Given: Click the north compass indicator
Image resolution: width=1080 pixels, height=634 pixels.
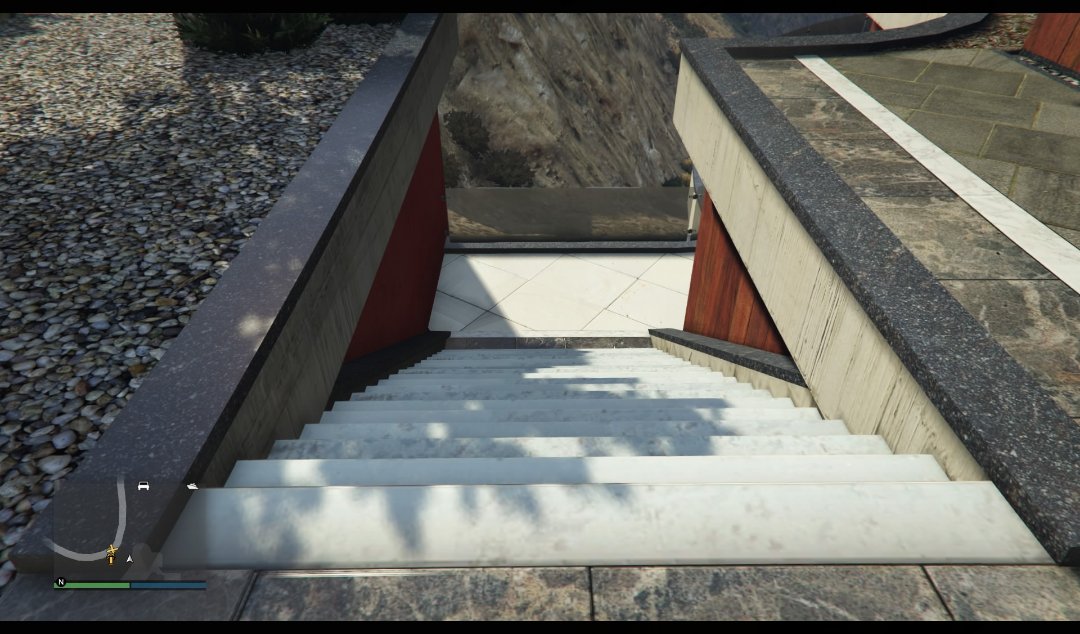Looking at the screenshot, I should click(x=61, y=582).
